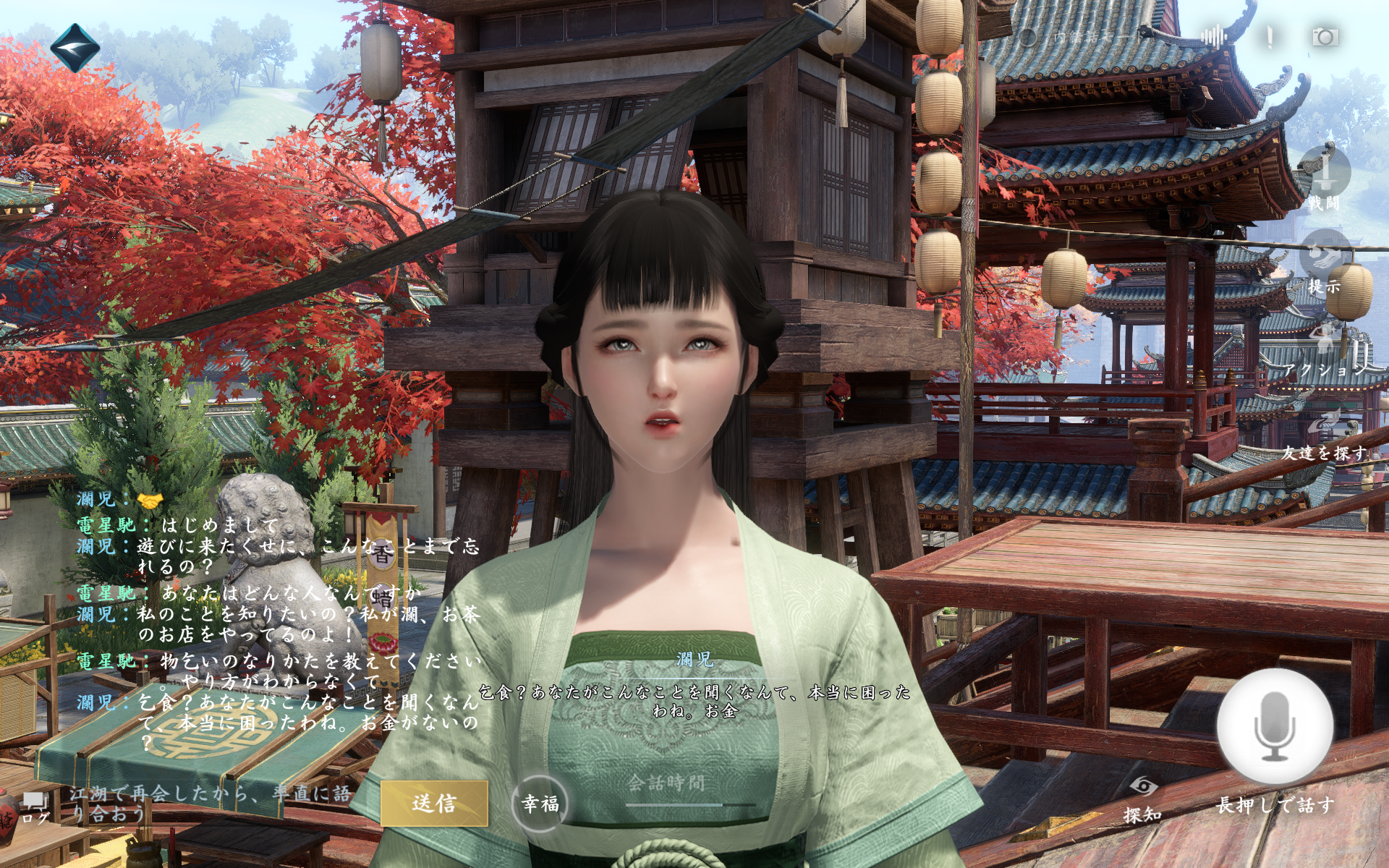Screen dimensions: 1389x868
Task: Send the message with the 送信 button
Action: [x=434, y=803]
